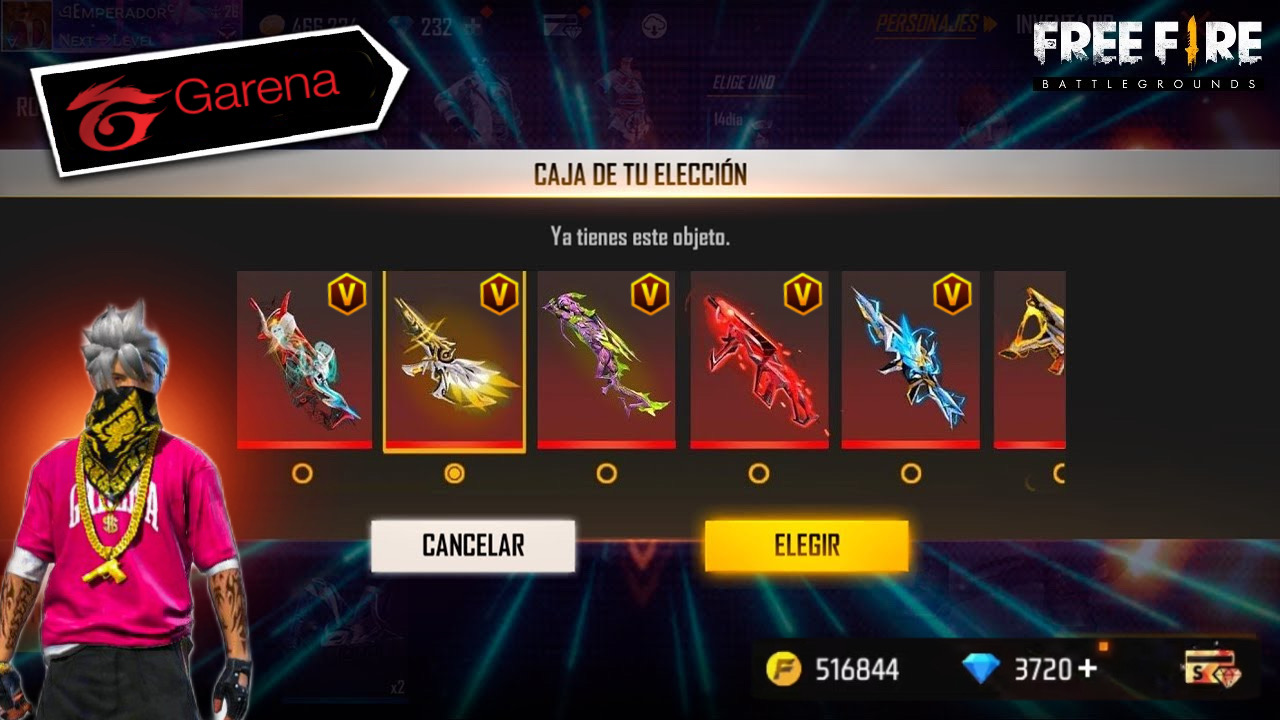Select the red and cyan dragon weapon skin card
Image resolution: width=1280 pixels, height=720 pixels.
point(304,360)
